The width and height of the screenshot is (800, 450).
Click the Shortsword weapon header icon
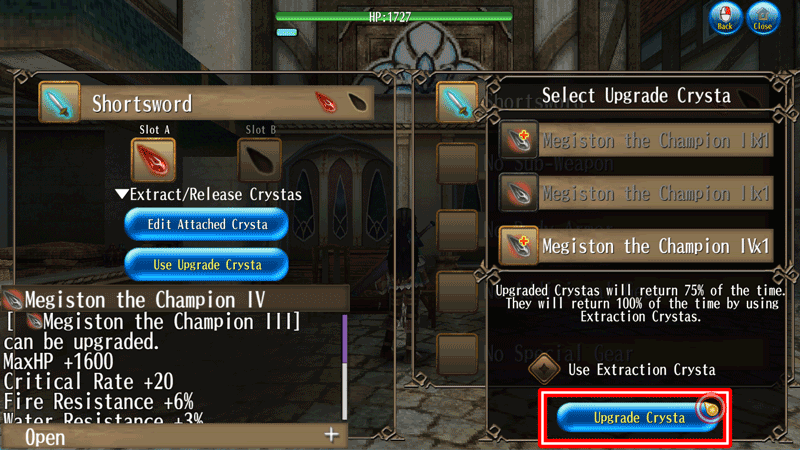(58, 103)
